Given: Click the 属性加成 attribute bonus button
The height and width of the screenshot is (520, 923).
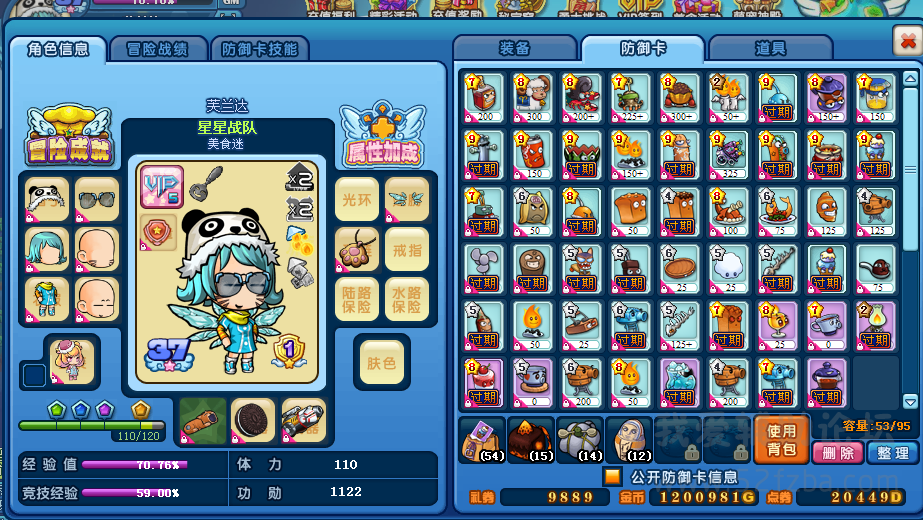Looking at the screenshot, I should point(383,137).
